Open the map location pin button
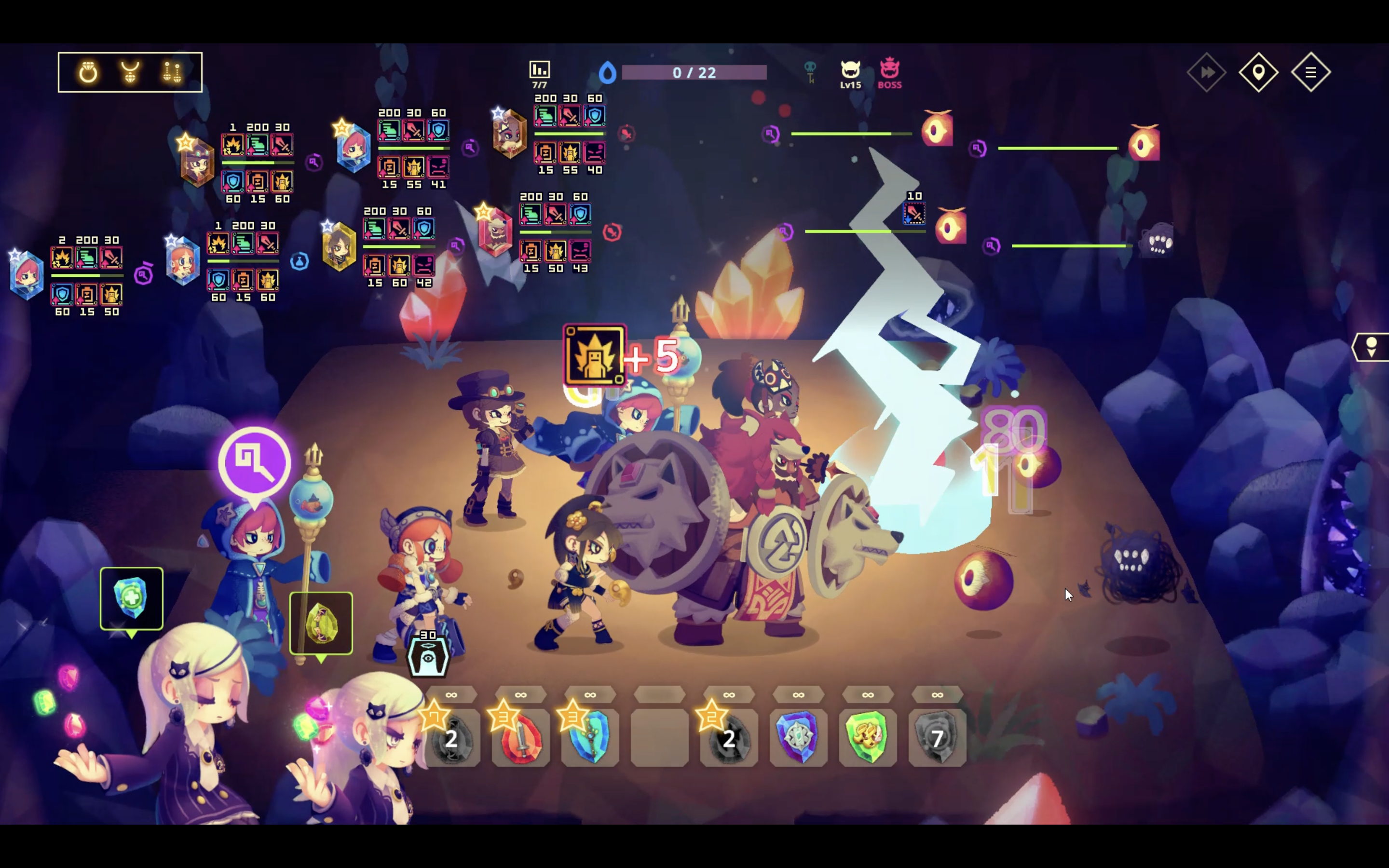Screen dimensions: 1389x868 click(1258, 72)
